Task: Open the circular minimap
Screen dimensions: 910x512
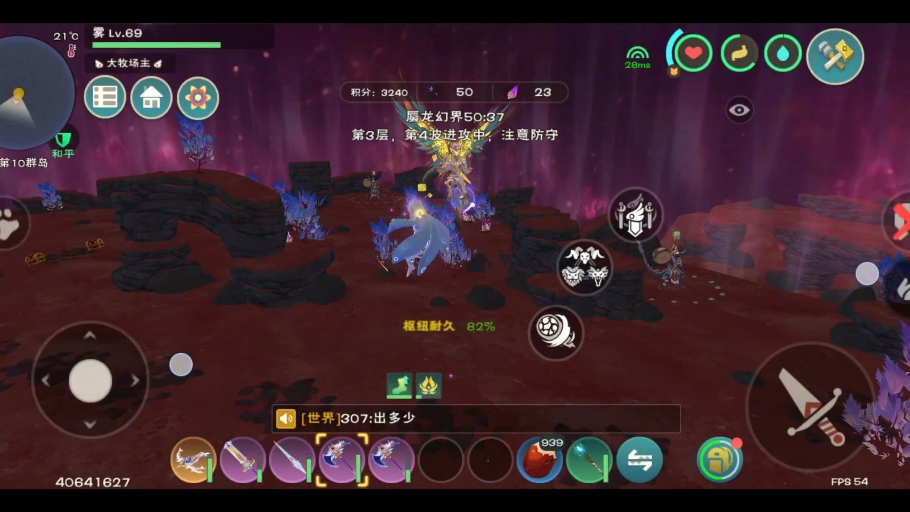Action: (x=32, y=92)
